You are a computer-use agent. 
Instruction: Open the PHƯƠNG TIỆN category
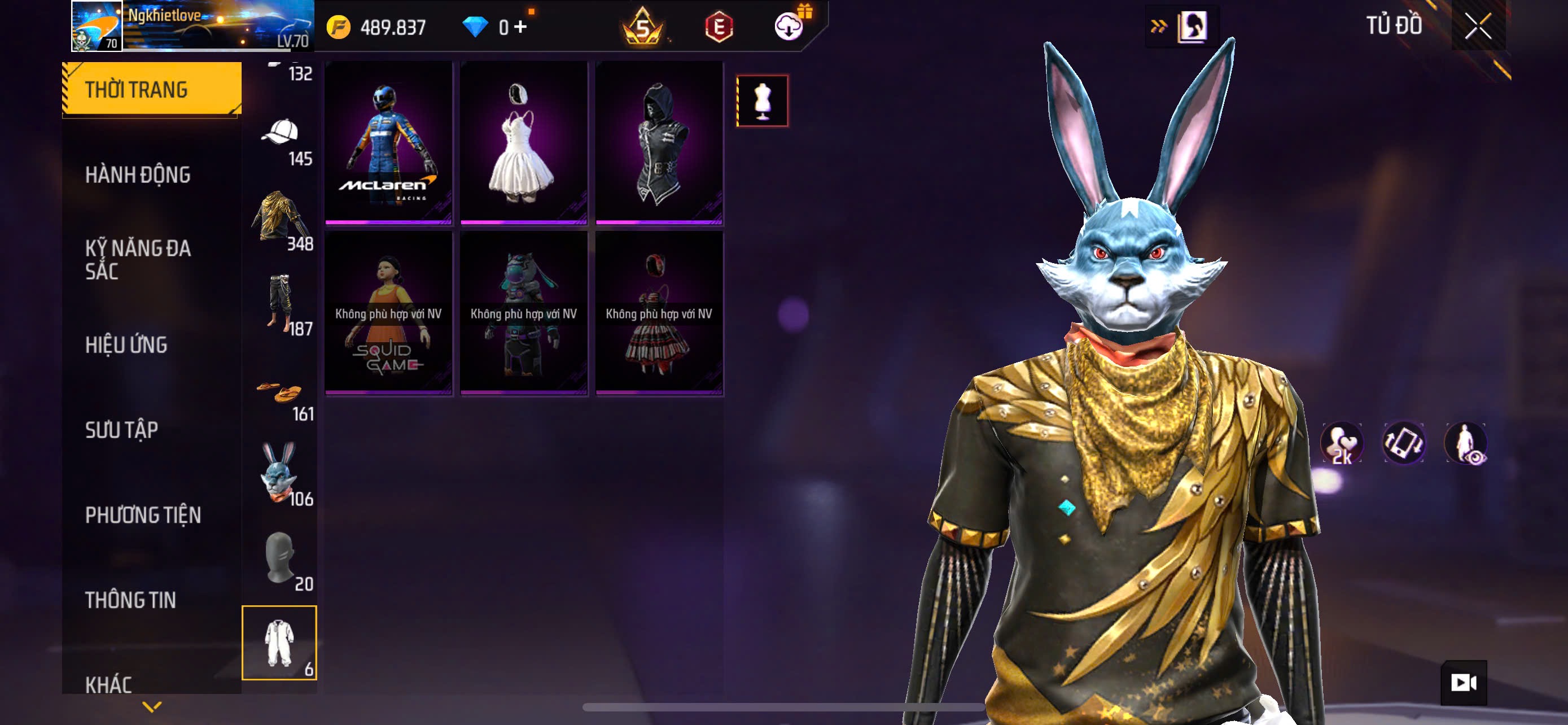point(143,515)
